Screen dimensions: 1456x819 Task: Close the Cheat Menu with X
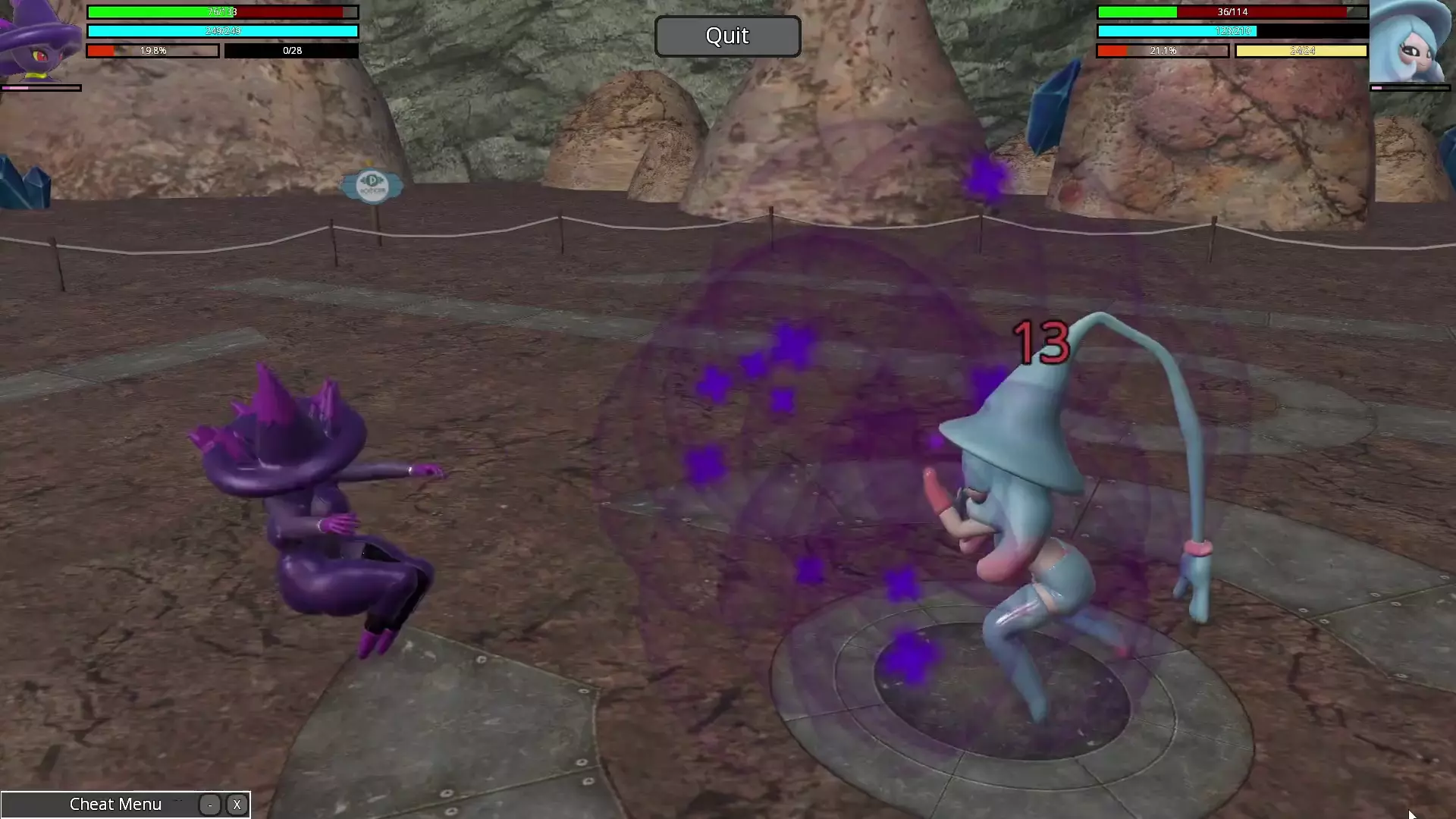tap(237, 805)
